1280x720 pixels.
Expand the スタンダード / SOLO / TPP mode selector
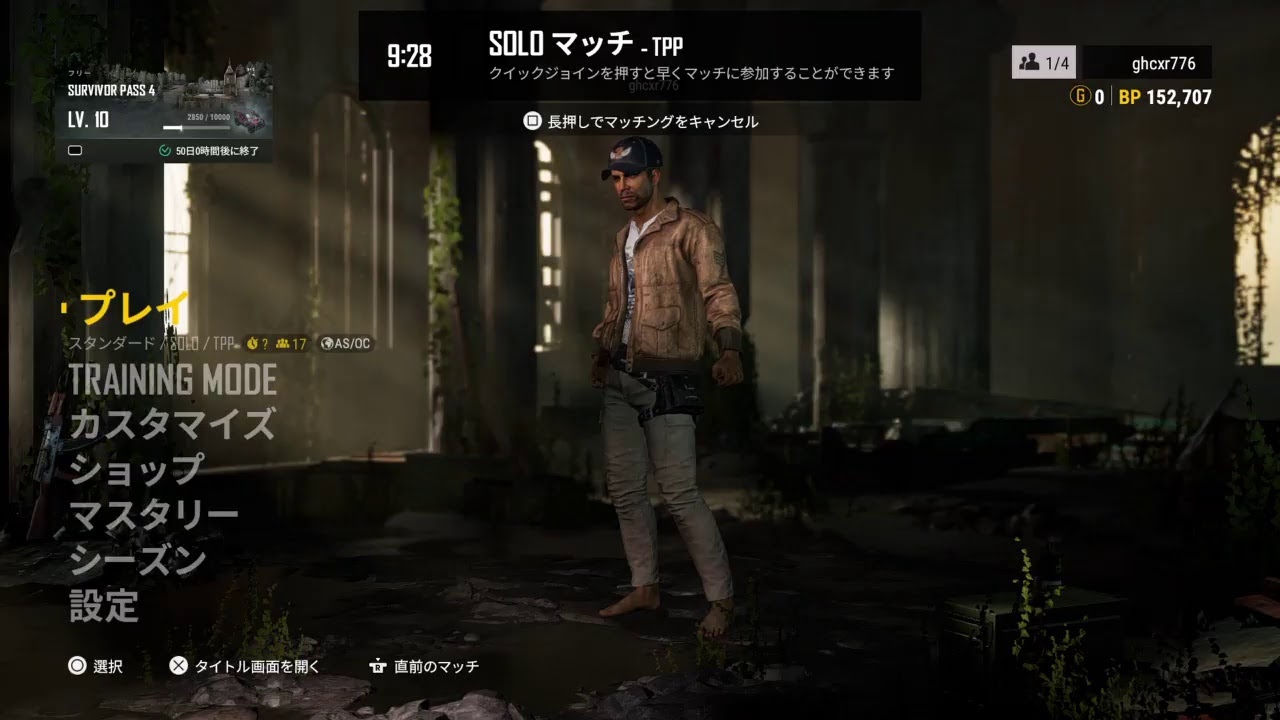pyautogui.click(x=150, y=343)
